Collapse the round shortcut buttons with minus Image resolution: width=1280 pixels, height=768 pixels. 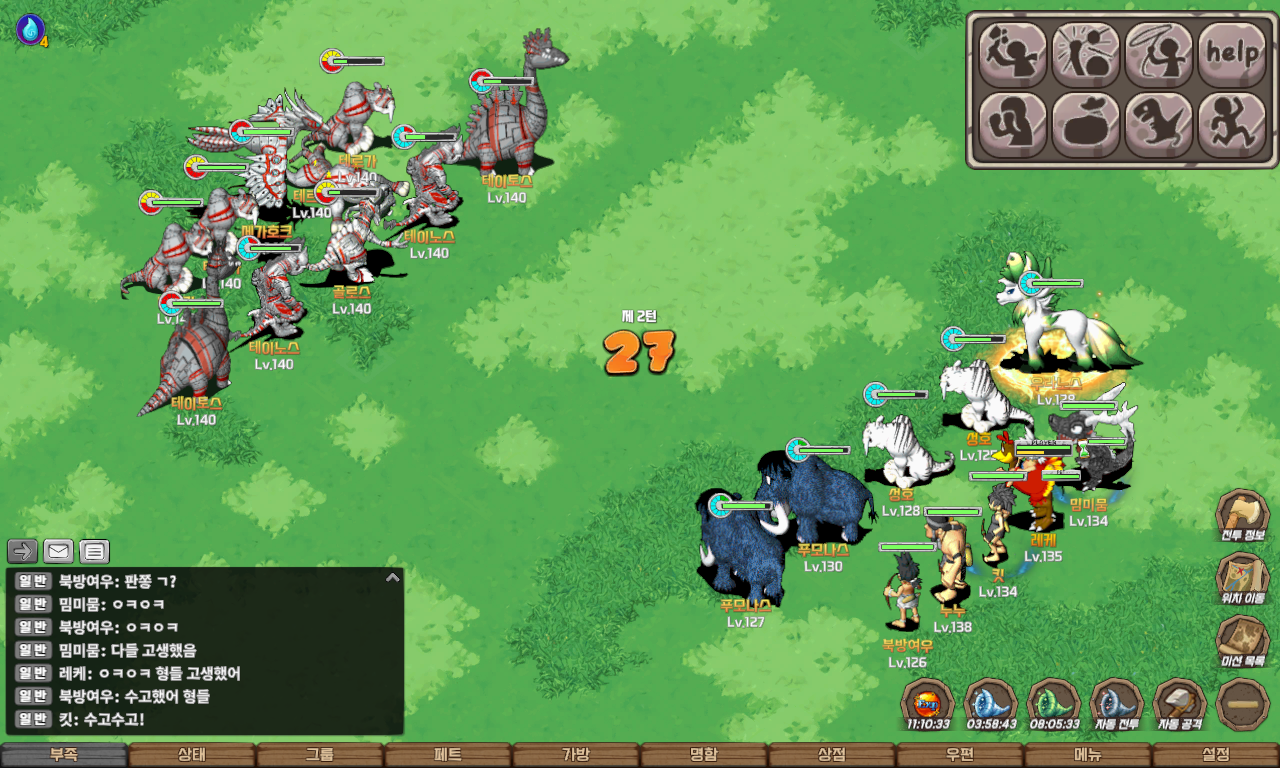click(x=1243, y=705)
